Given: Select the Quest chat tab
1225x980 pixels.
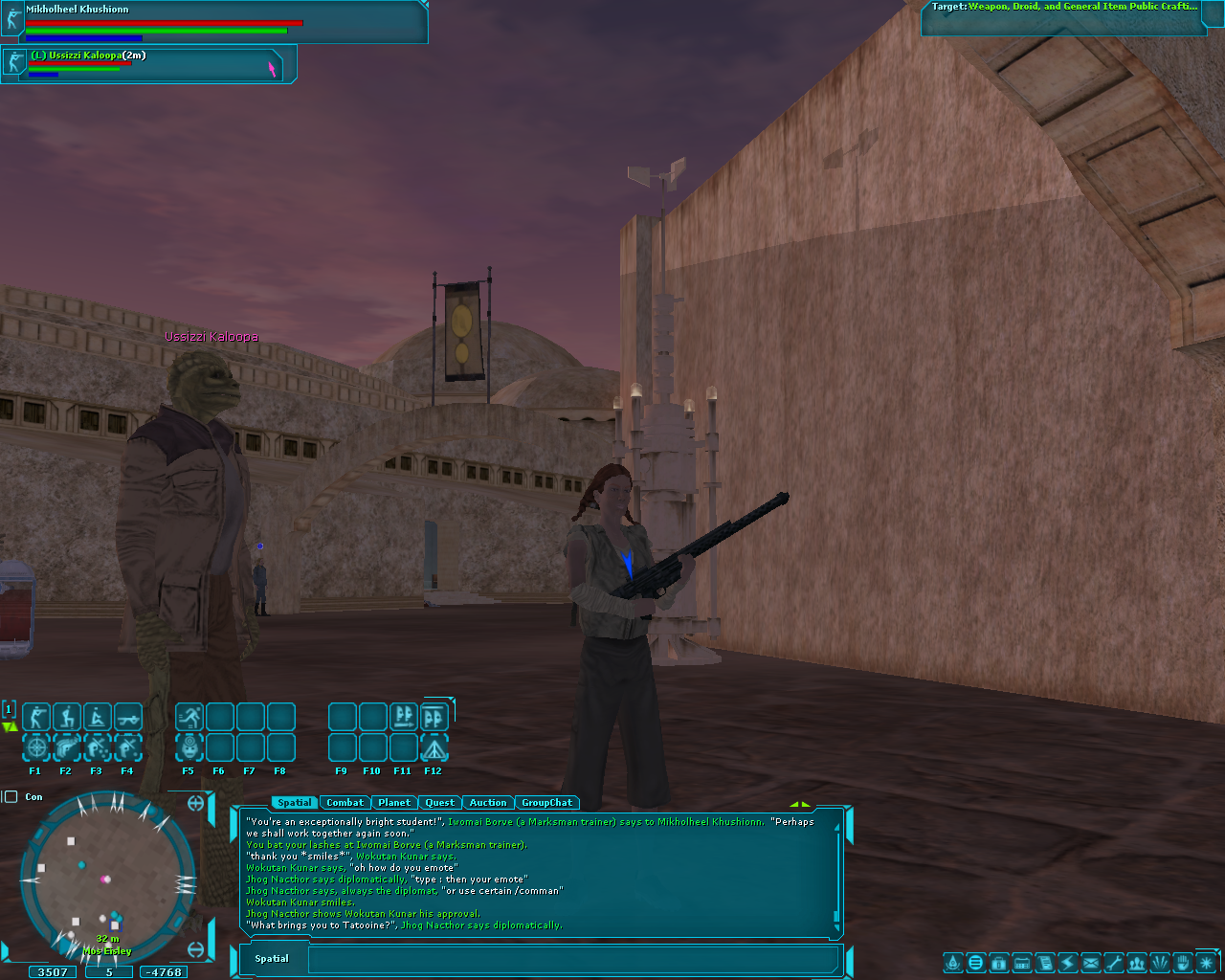Looking at the screenshot, I should 439,803.
